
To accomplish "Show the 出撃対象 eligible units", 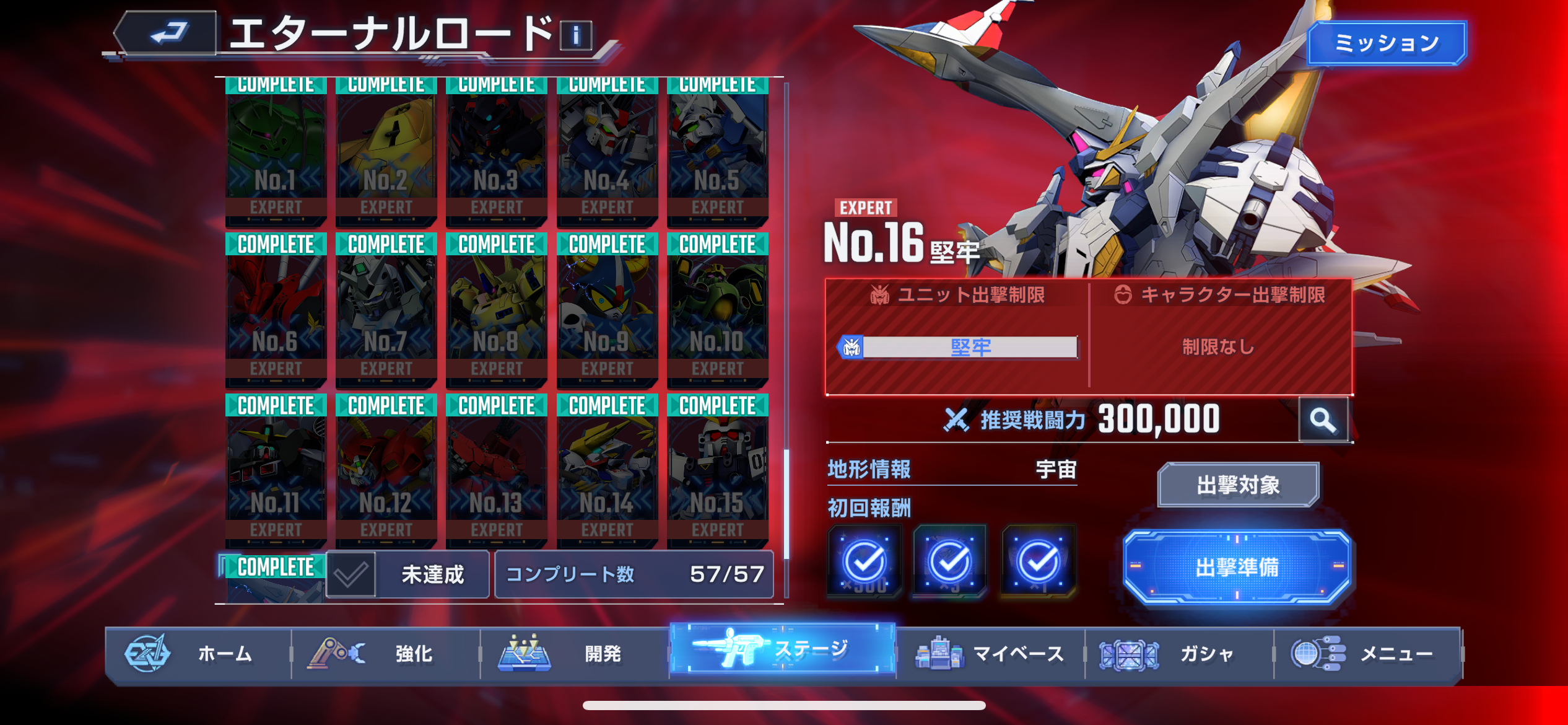I will pos(1237,485).
